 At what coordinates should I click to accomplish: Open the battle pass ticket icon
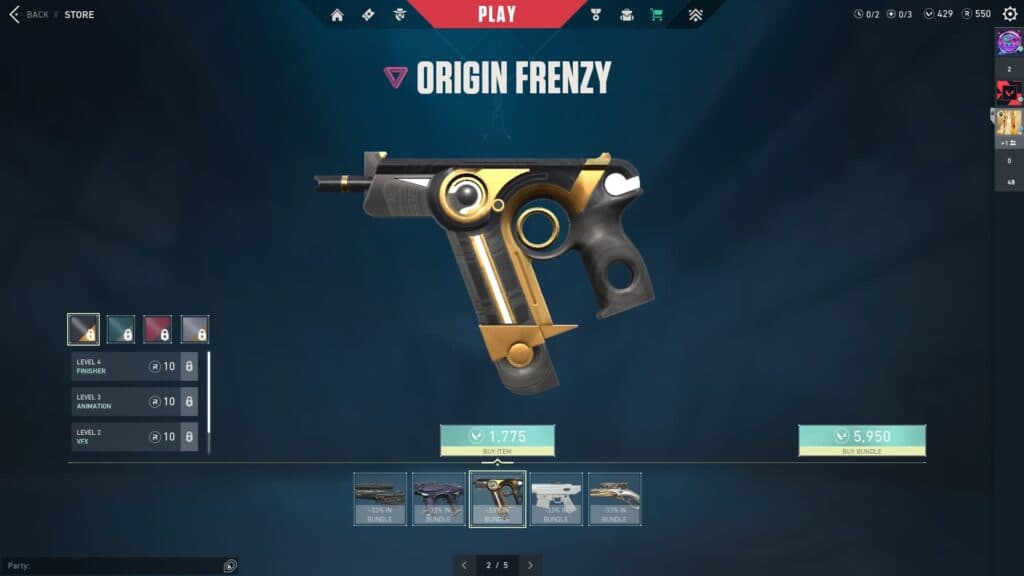coord(368,15)
